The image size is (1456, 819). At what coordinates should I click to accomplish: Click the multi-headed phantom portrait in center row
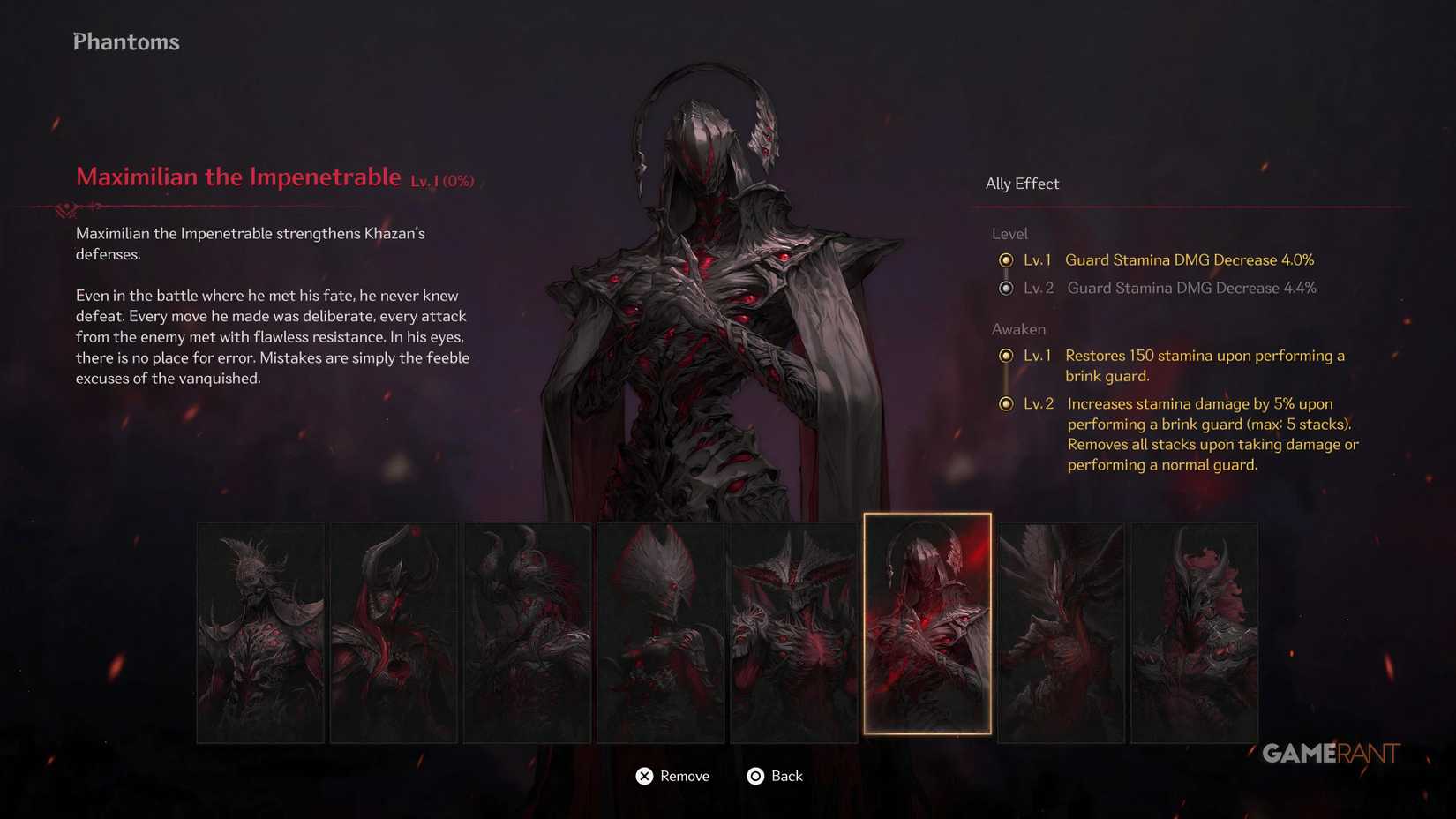[x=794, y=629]
